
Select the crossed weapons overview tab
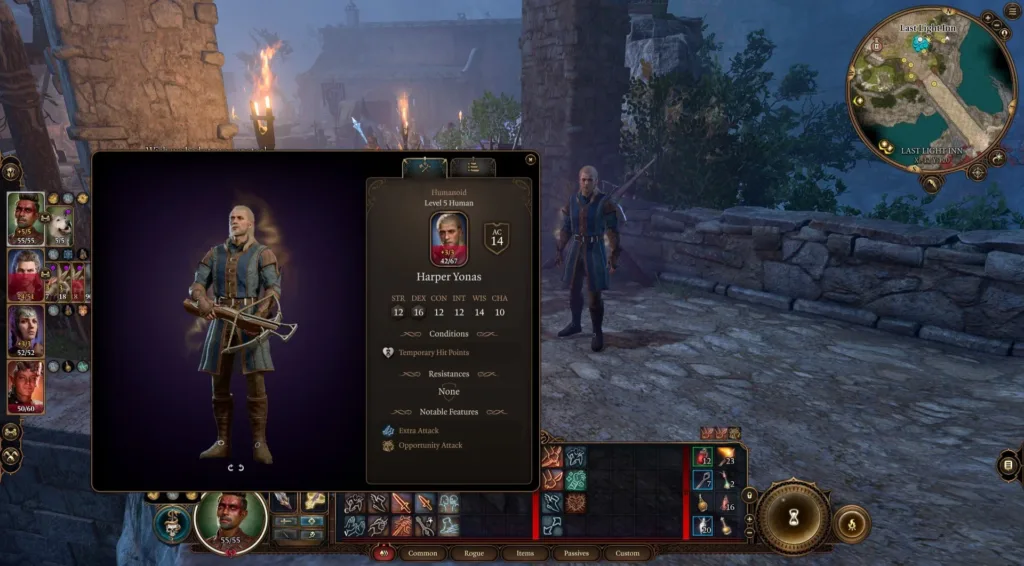[x=424, y=167]
